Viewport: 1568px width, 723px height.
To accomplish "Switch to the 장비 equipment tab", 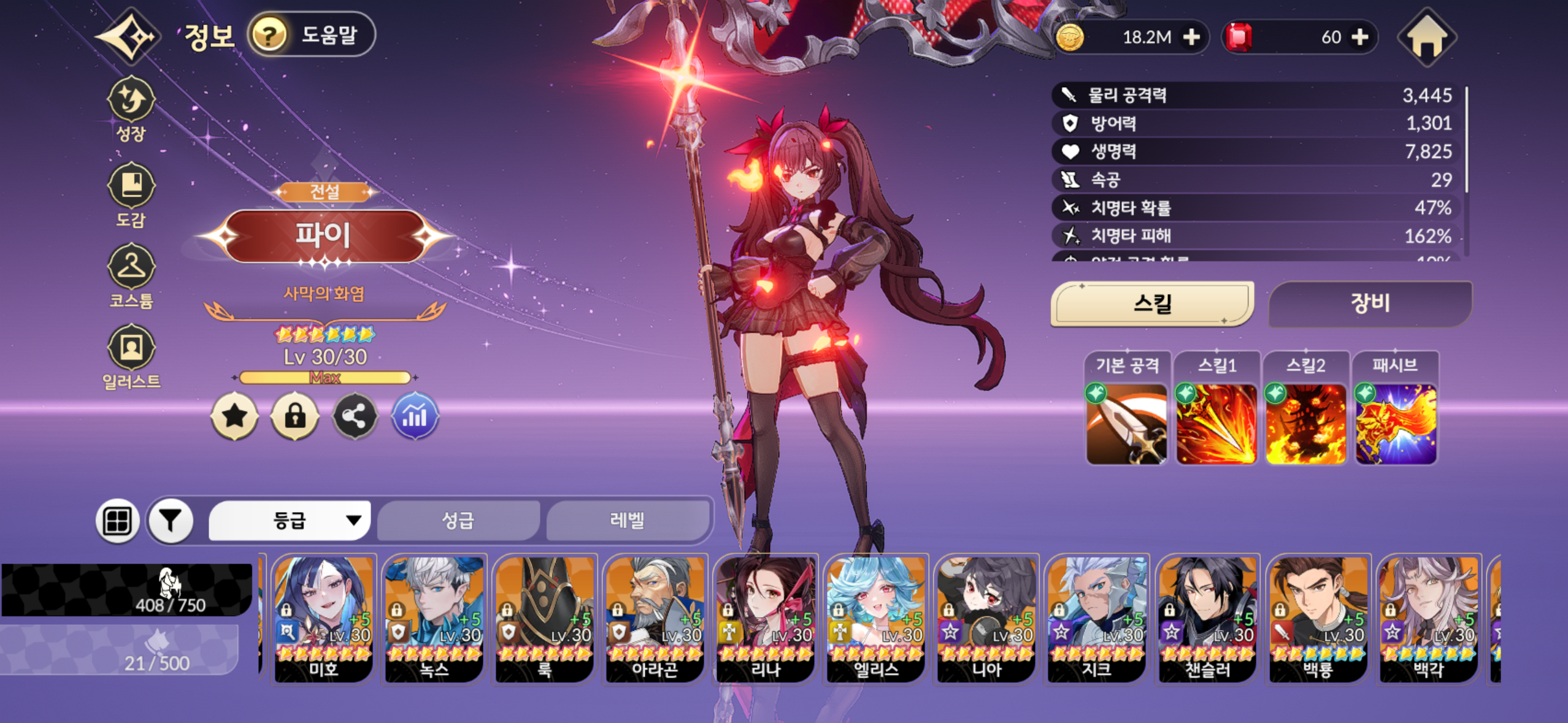I will coord(1369,303).
